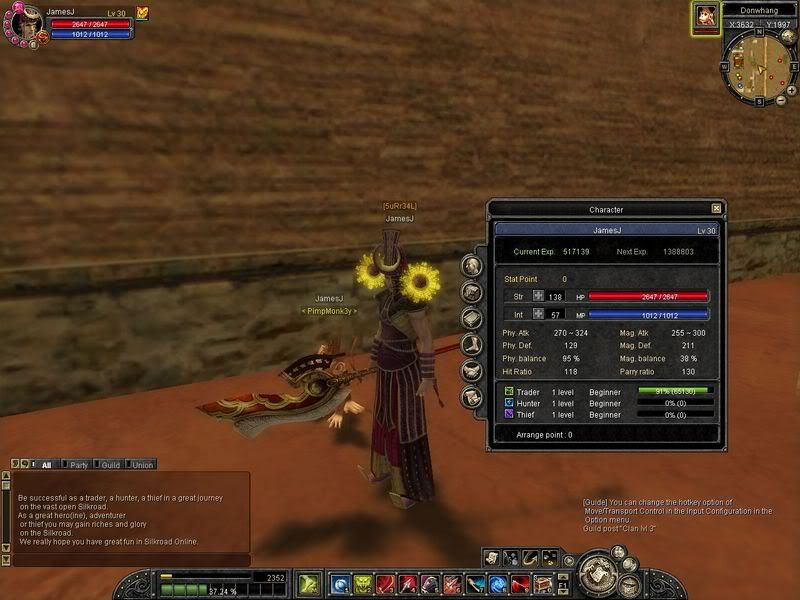The width and height of the screenshot is (800, 600).
Task: Select the party member portrait beside the minimap
Action: pyautogui.click(x=706, y=17)
